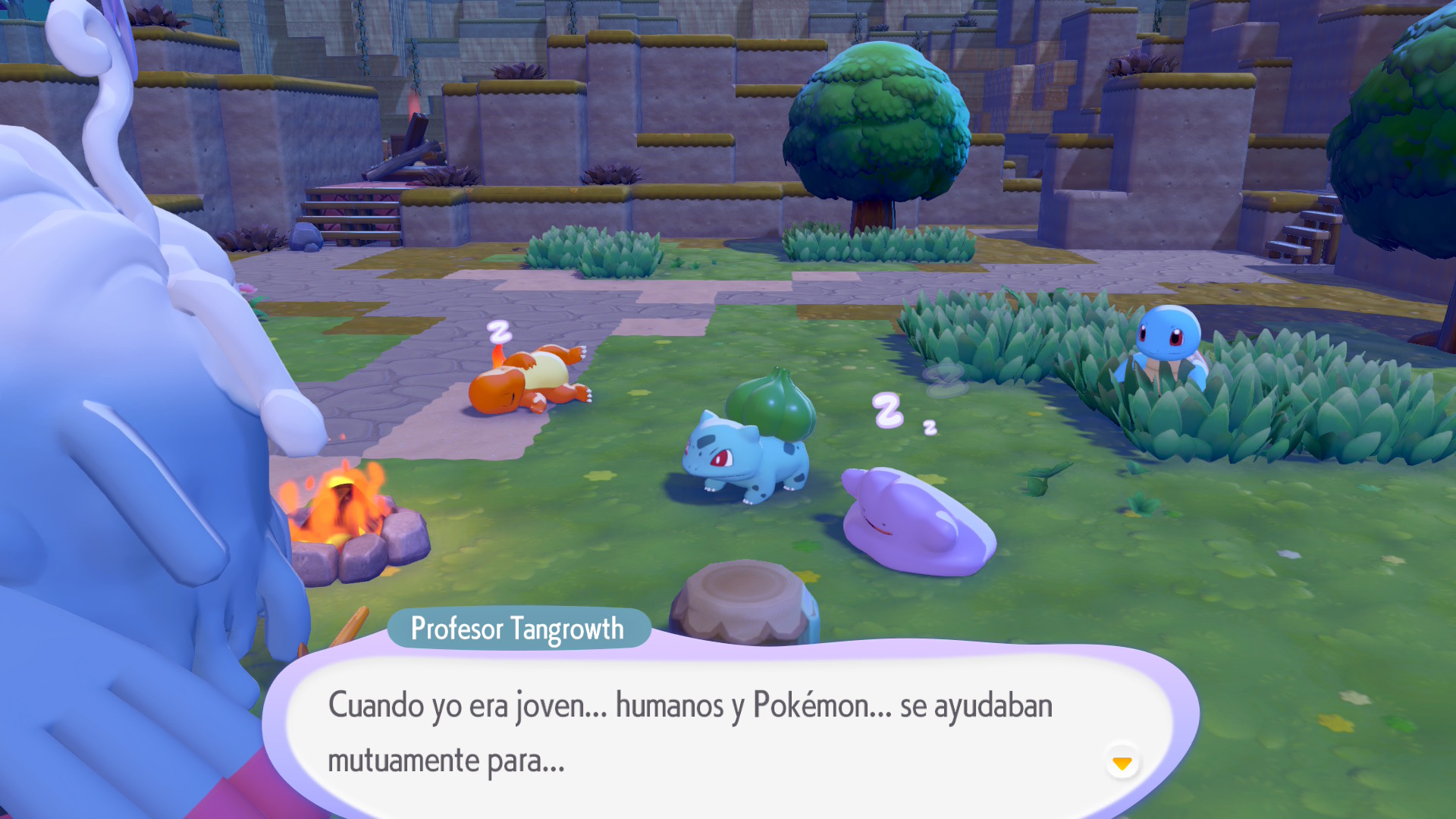Advance dialogue with the orange arrow
The height and width of the screenshot is (819, 1456).
[1122, 762]
